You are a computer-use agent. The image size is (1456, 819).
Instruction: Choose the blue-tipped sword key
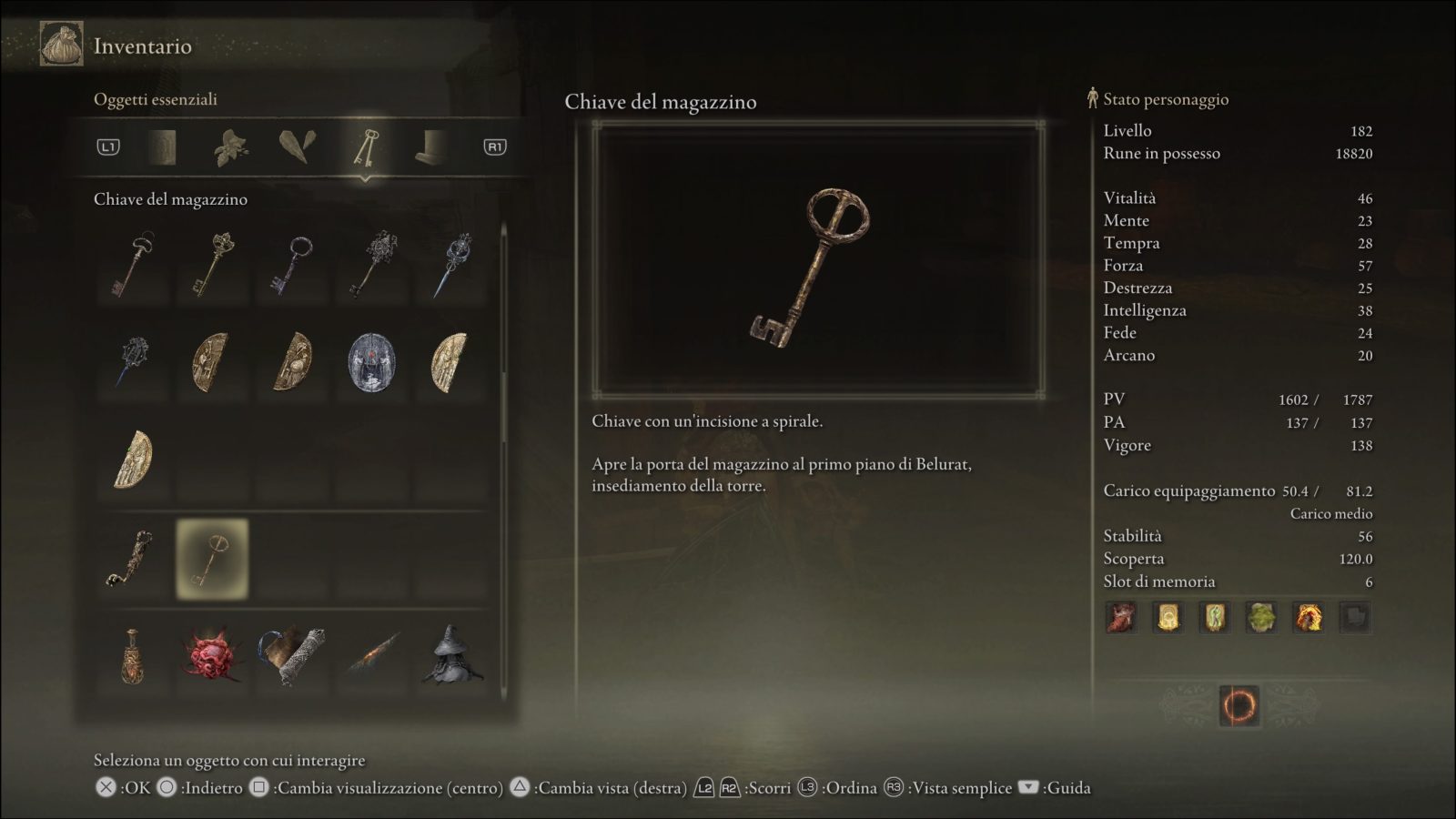pyautogui.click(x=451, y=264)
